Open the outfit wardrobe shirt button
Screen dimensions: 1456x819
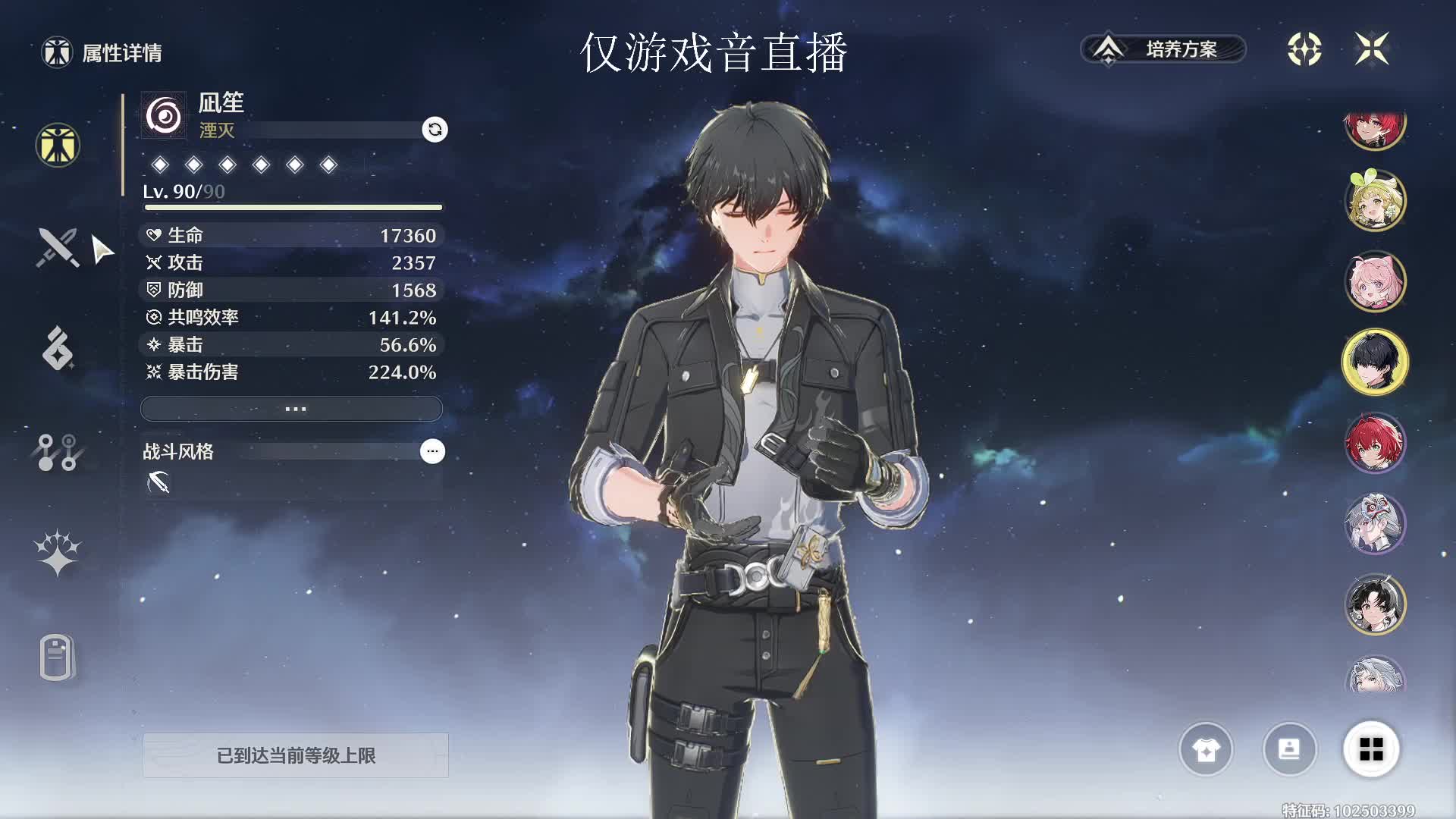pyautogui.click(x=1206, y=750)
